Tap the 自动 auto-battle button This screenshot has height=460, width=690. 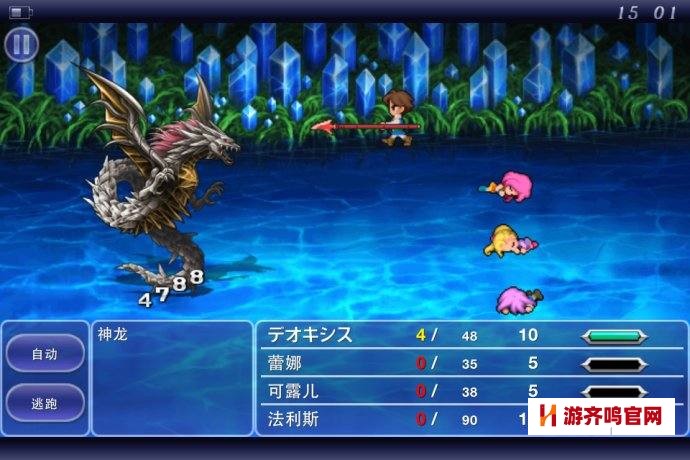click(45, 353)
